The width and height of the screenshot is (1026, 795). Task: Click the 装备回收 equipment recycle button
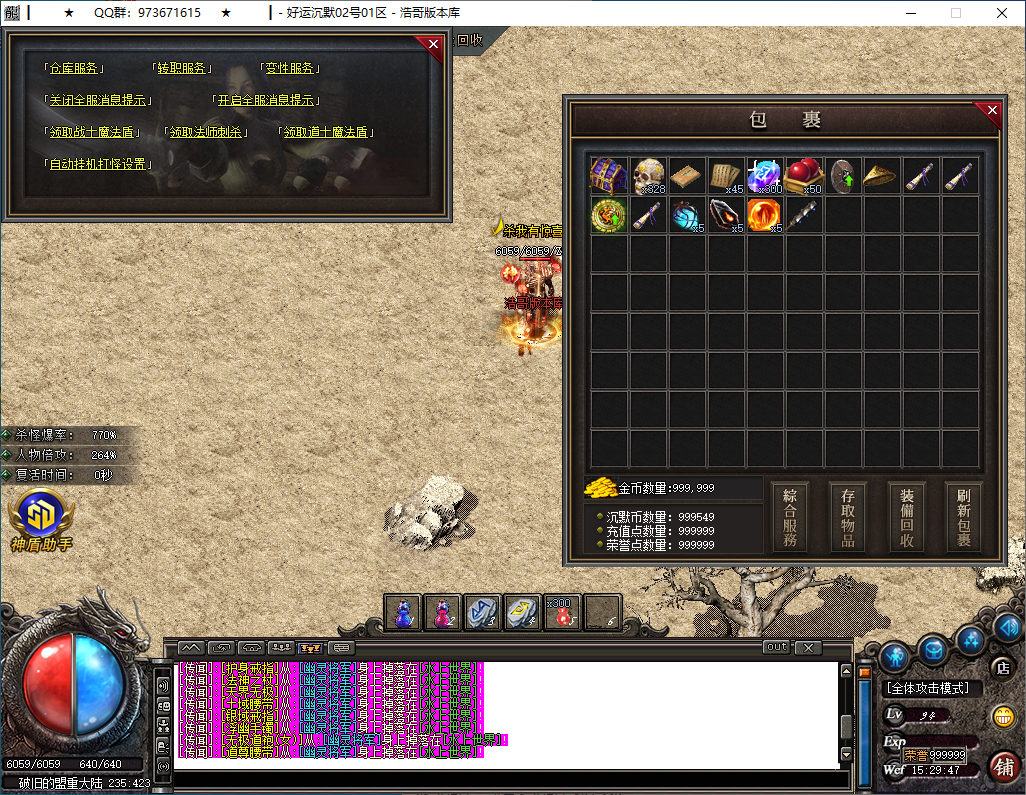(x=906, y=517)
